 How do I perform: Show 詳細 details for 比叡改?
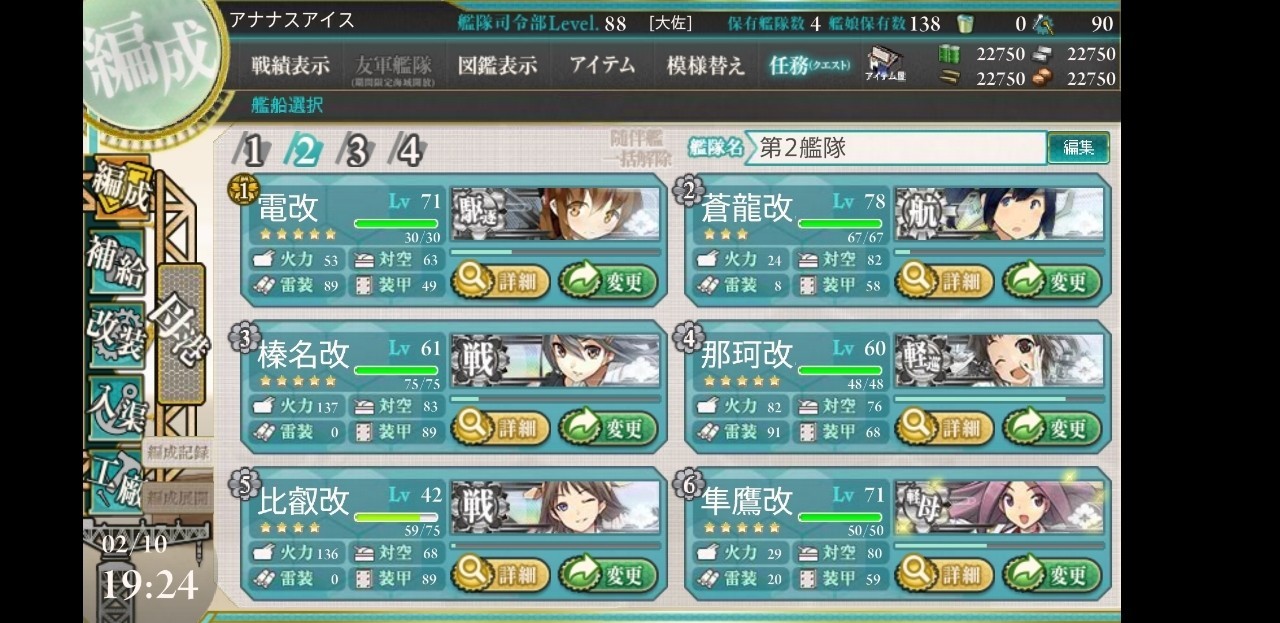pos(501,575)
